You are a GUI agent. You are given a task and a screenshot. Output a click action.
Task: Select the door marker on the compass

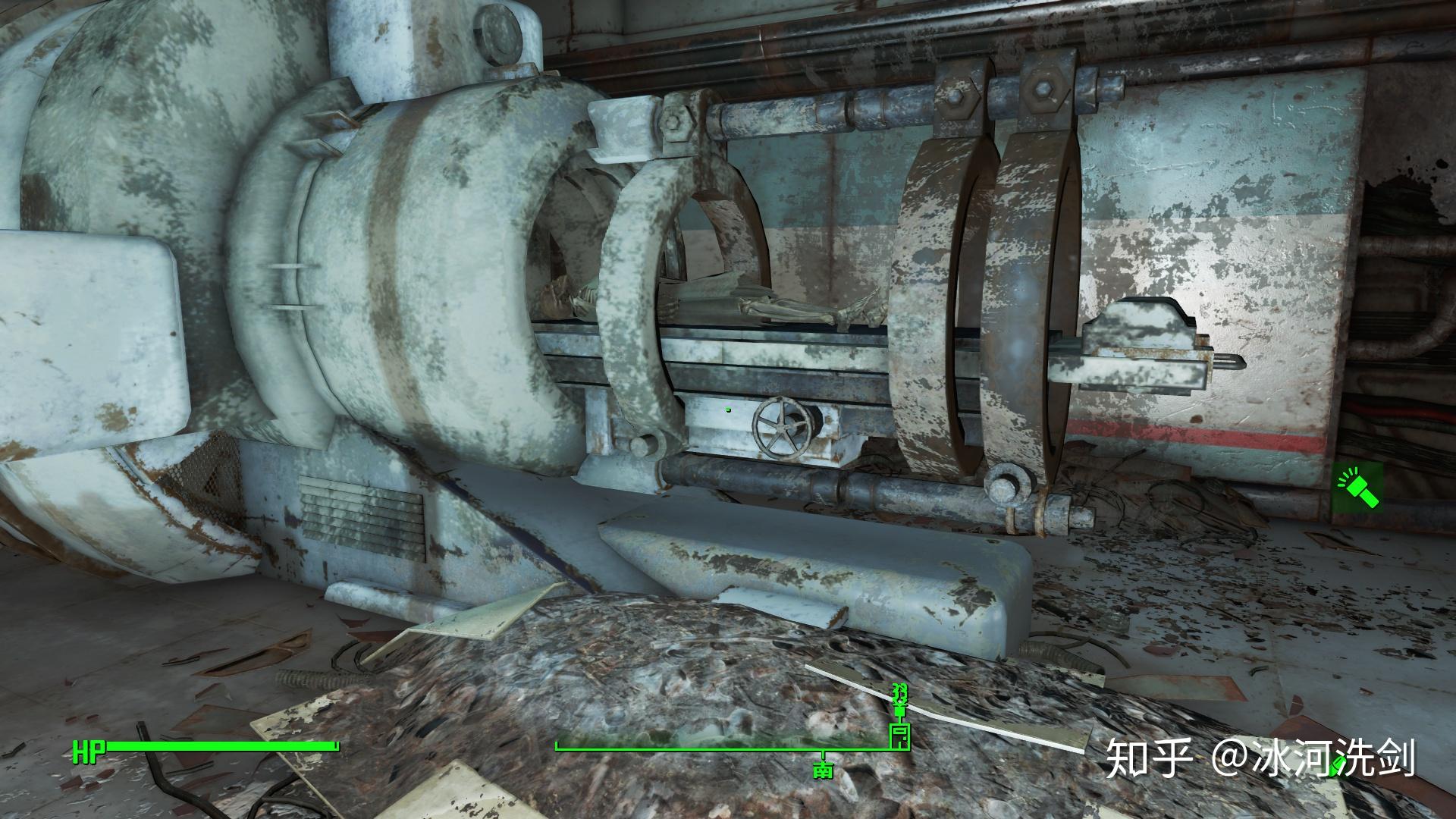(899, 736)
